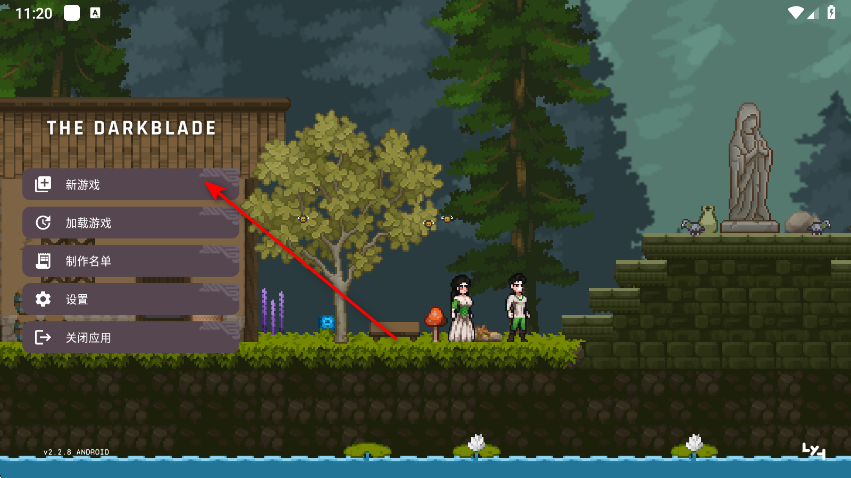Open the load game option (加载游戏)
The width and height of the screenshot is (851, 478).
click(130, 223)
